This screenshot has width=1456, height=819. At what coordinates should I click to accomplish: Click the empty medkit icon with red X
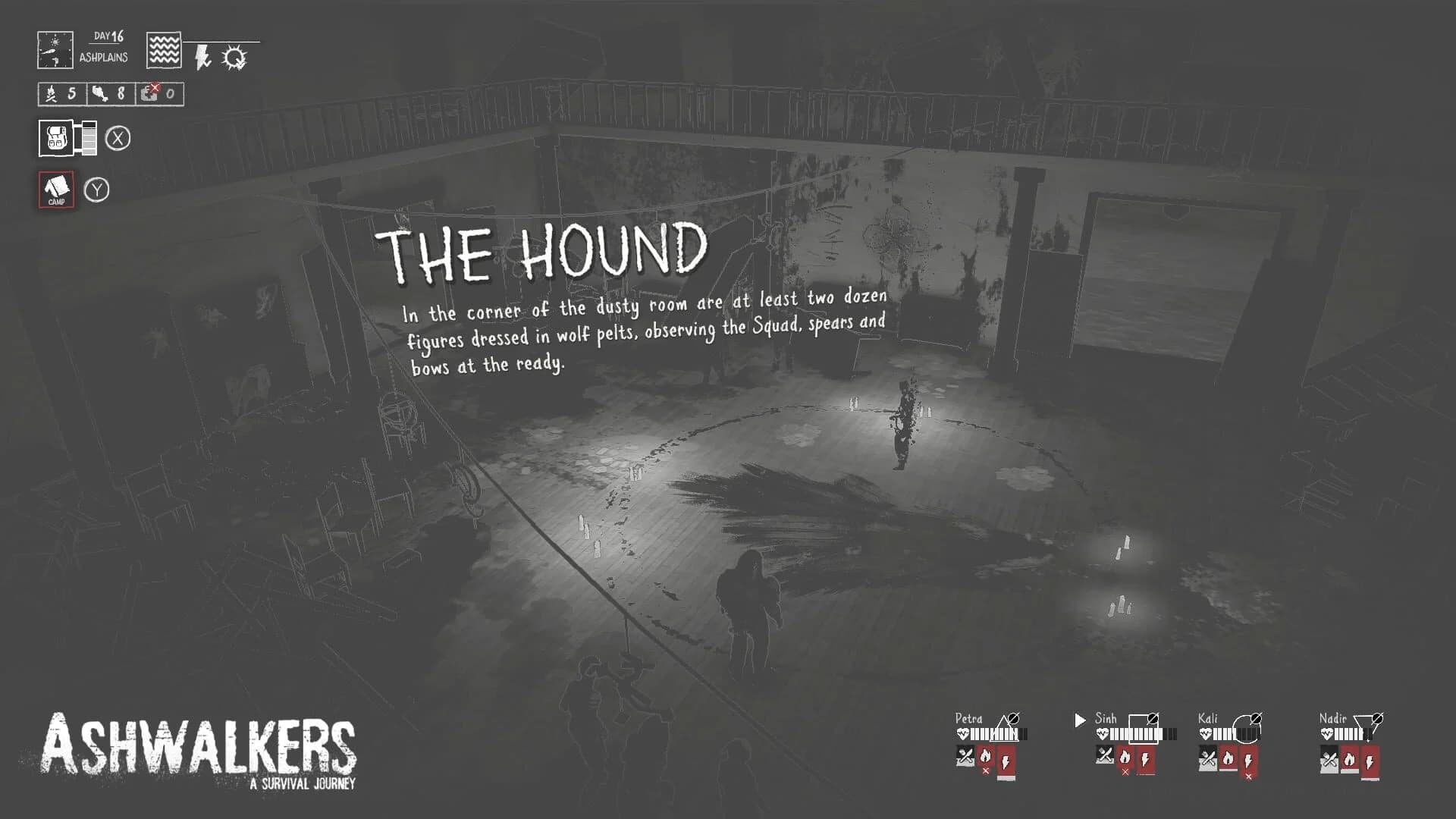149,94
